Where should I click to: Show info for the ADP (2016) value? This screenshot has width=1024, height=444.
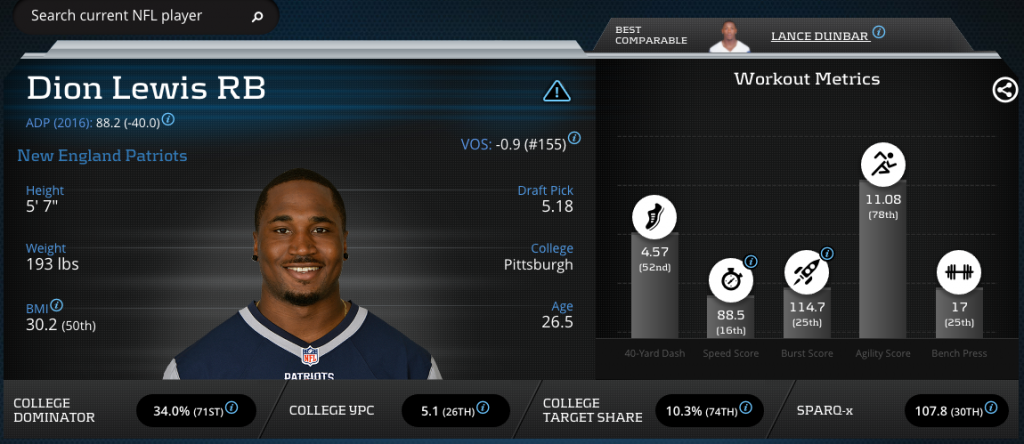tap(168, 120)
